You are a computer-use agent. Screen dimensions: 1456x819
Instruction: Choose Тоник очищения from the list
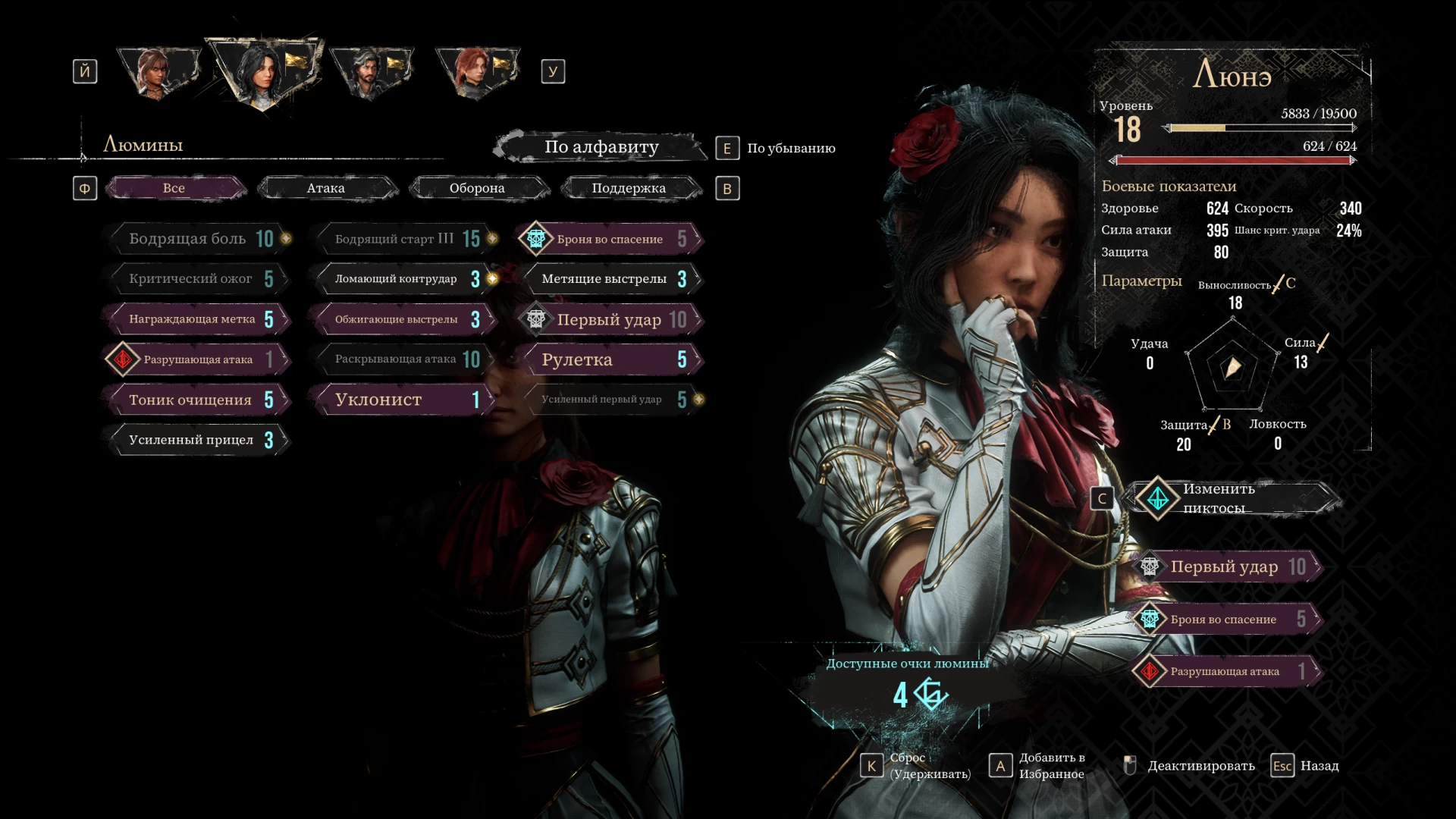[x=197, y=400]
